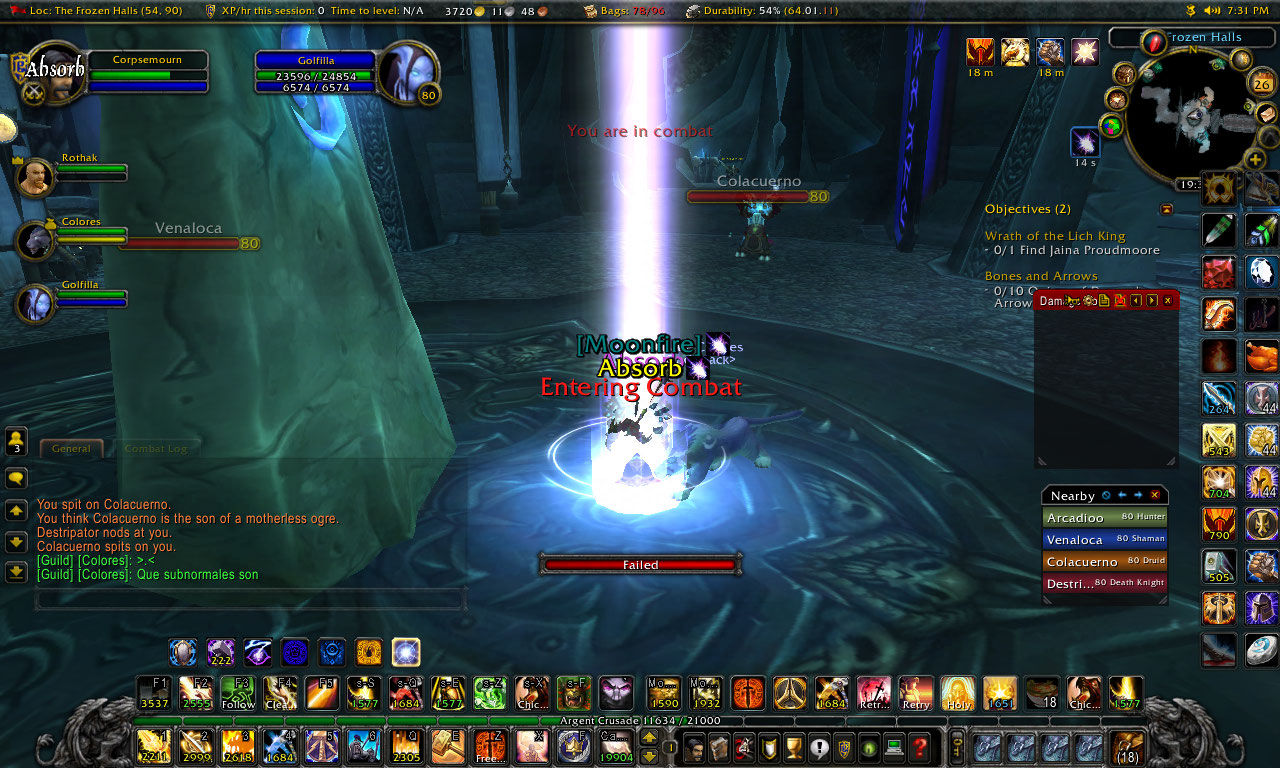Close the Damage meter window
This screenshot has height=768, width=1280.
pyautogui.click(x=1167, y=300)
